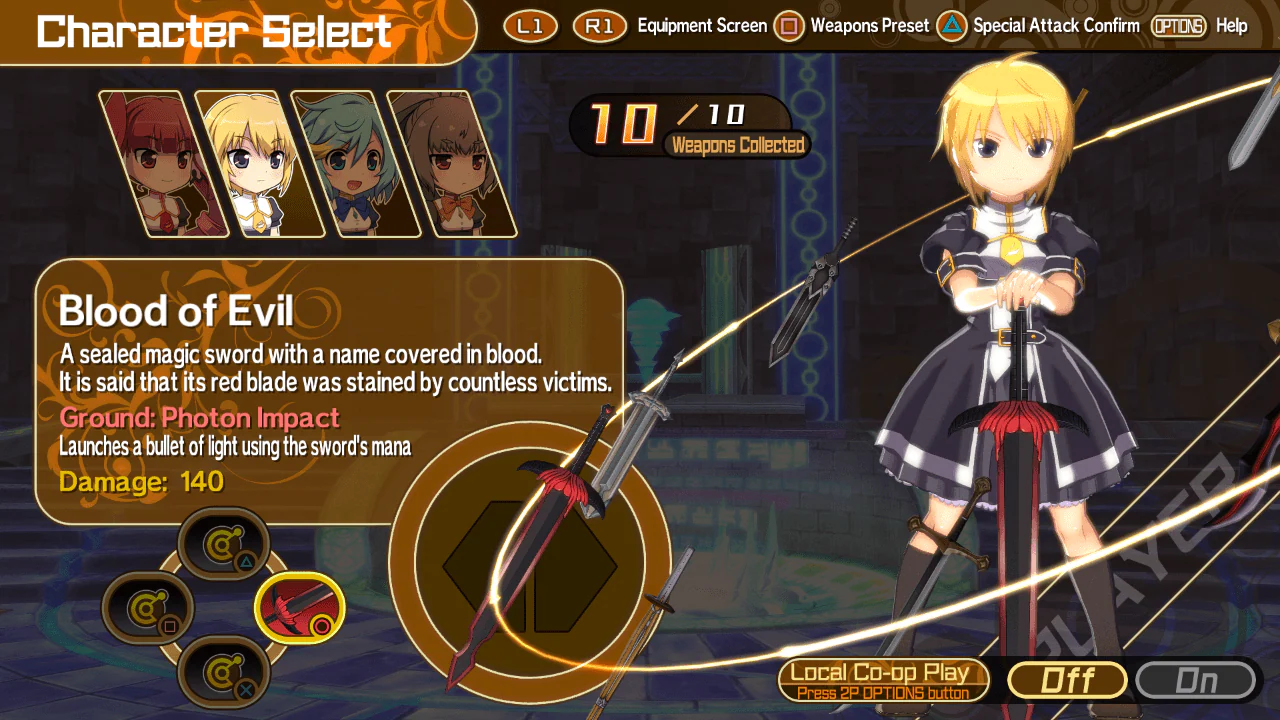Select the weapon assigned to the Square slot

coord(148,608)
